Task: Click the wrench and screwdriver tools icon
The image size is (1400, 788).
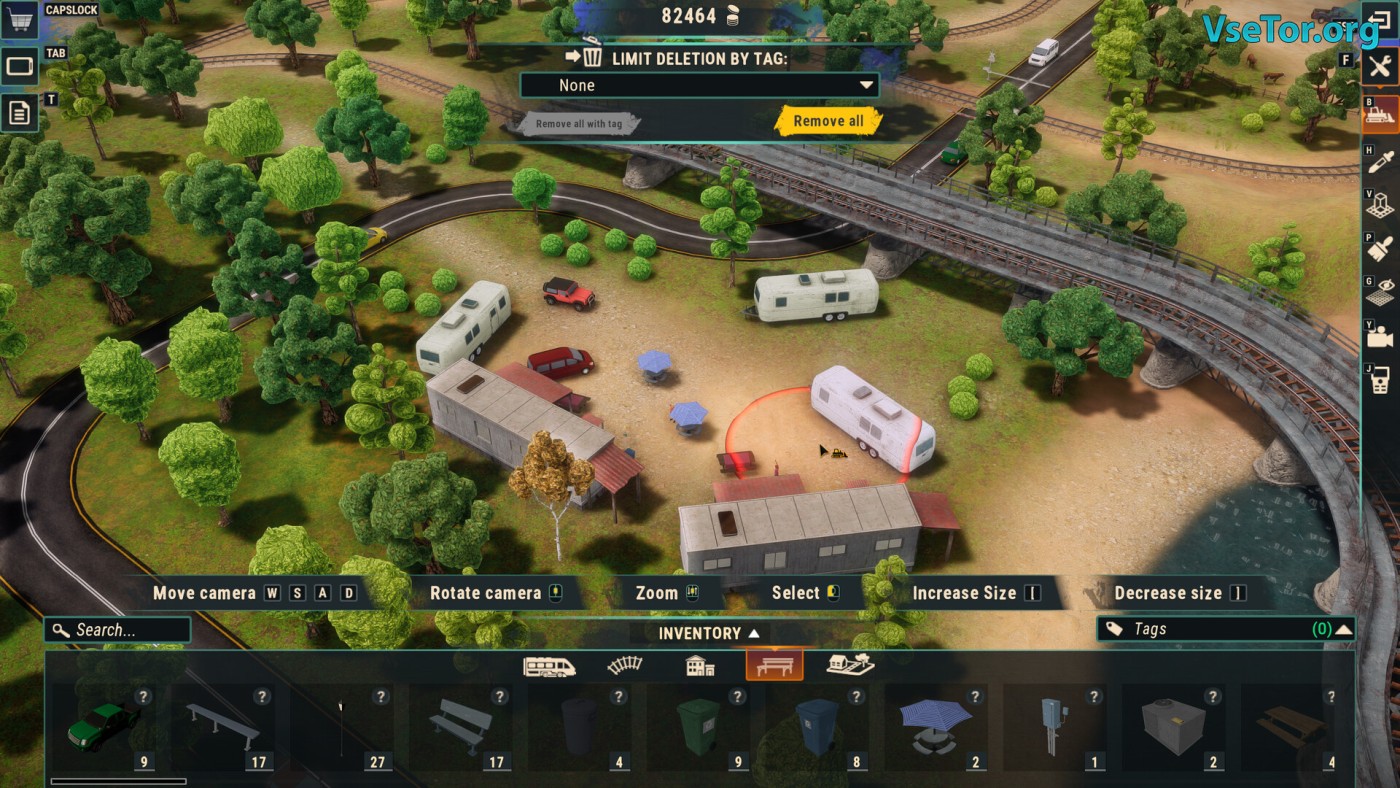Action: [1380, 67]
